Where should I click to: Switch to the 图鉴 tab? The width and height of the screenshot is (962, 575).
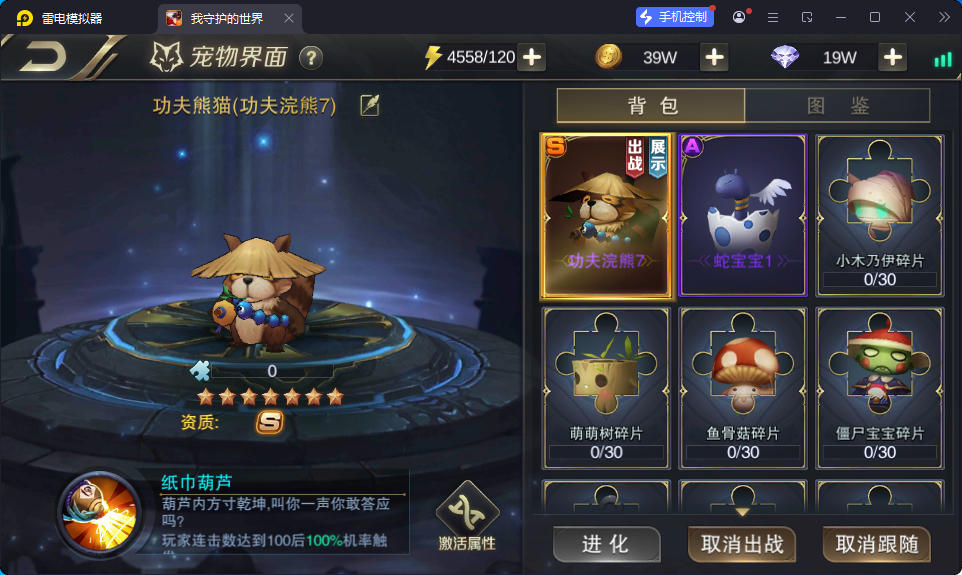coord(837,106)
